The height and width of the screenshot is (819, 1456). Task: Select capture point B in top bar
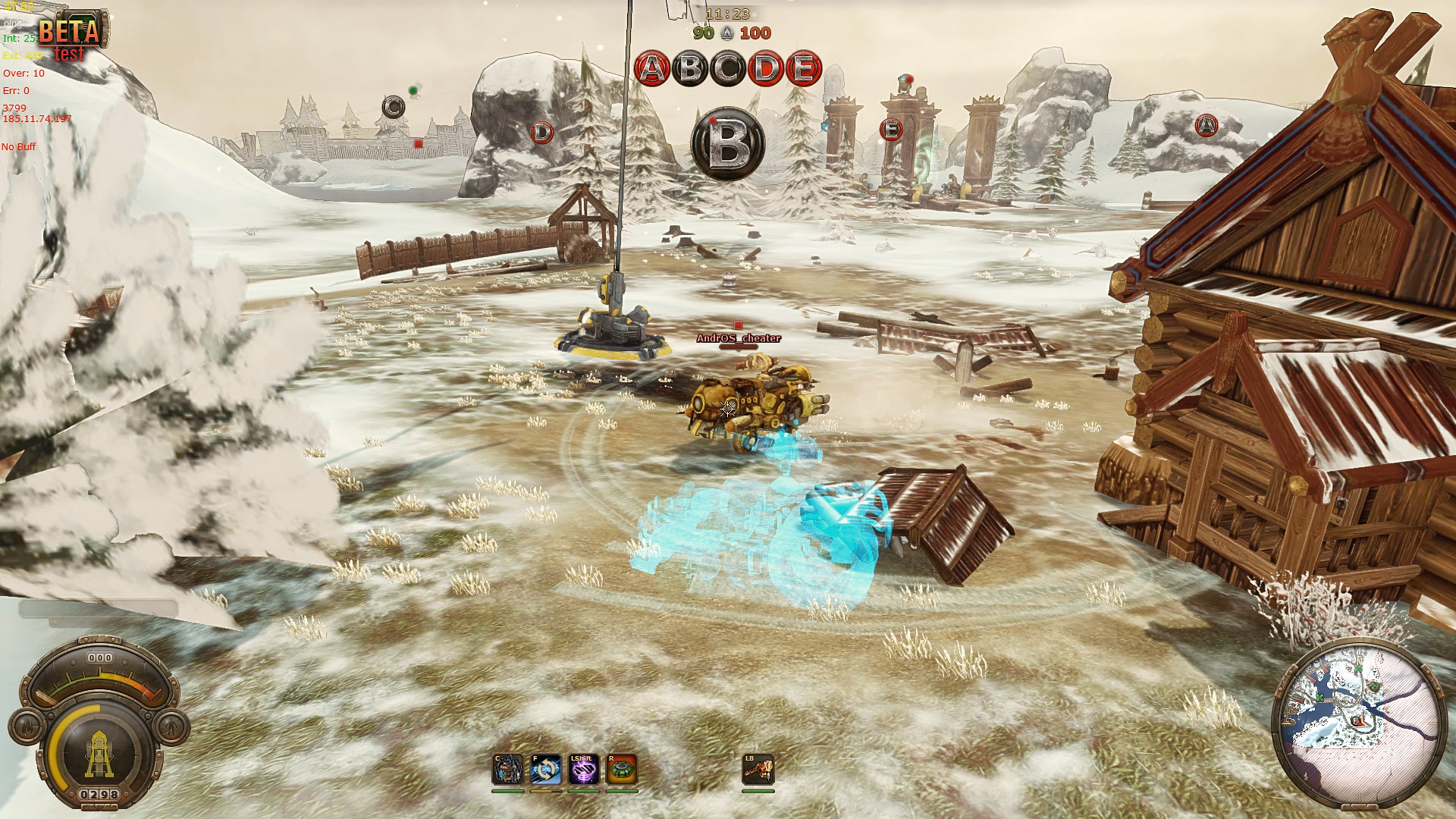(x=690, y=69)
